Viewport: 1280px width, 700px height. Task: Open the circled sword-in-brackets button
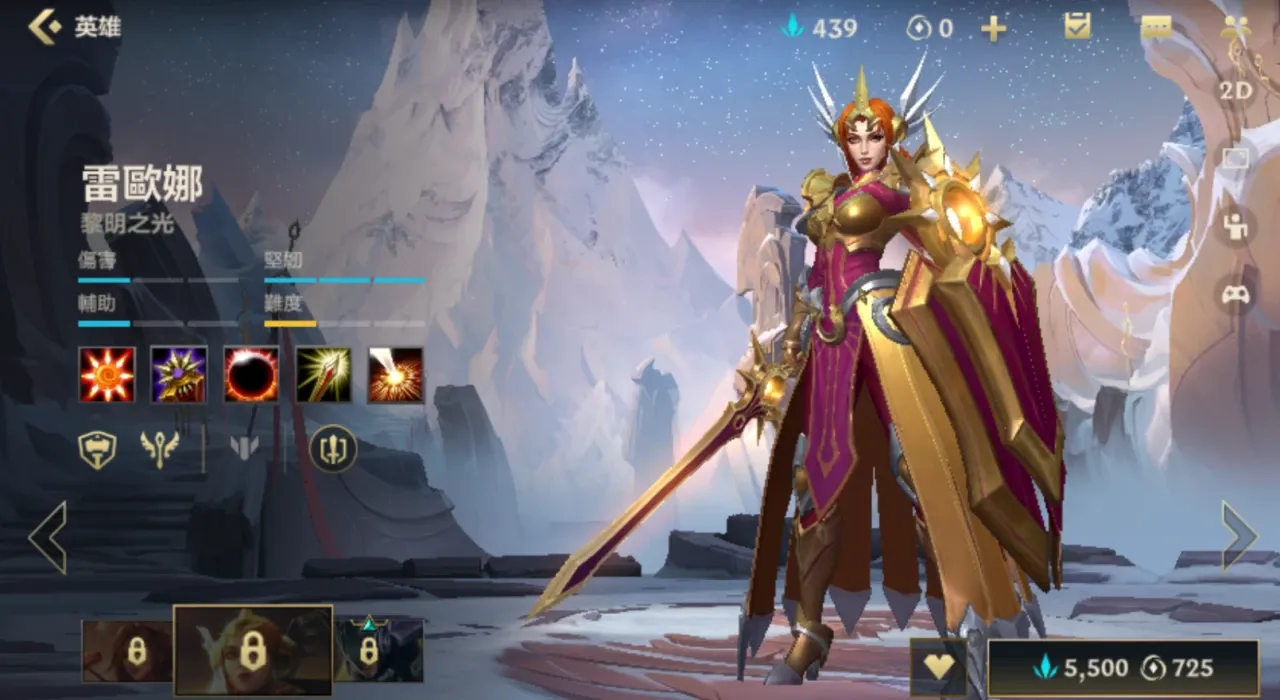pos(333,450)
